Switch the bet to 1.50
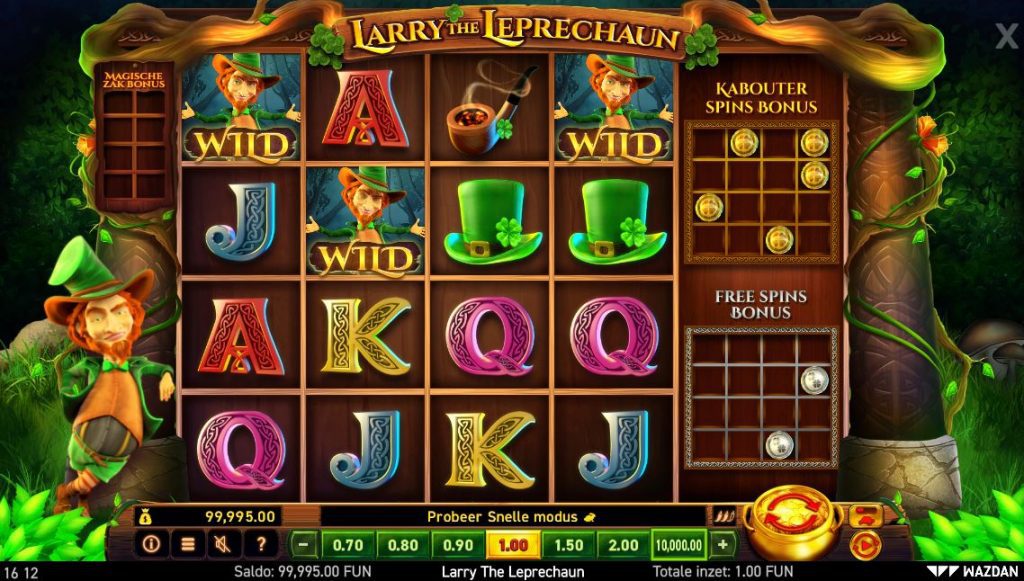This screenshot has height=581, width=1024. point(568,546)
